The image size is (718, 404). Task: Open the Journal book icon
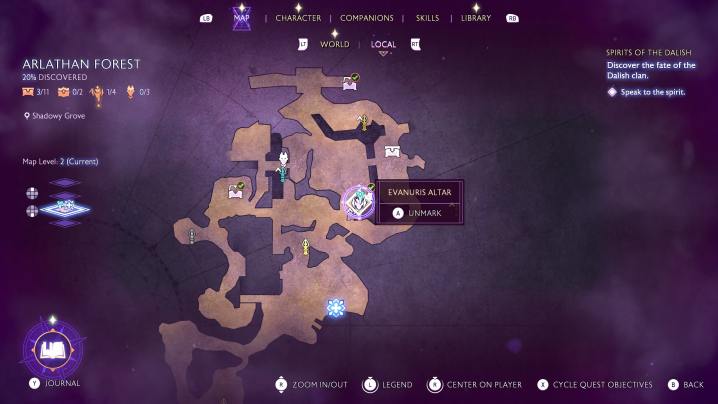point(51,351)
